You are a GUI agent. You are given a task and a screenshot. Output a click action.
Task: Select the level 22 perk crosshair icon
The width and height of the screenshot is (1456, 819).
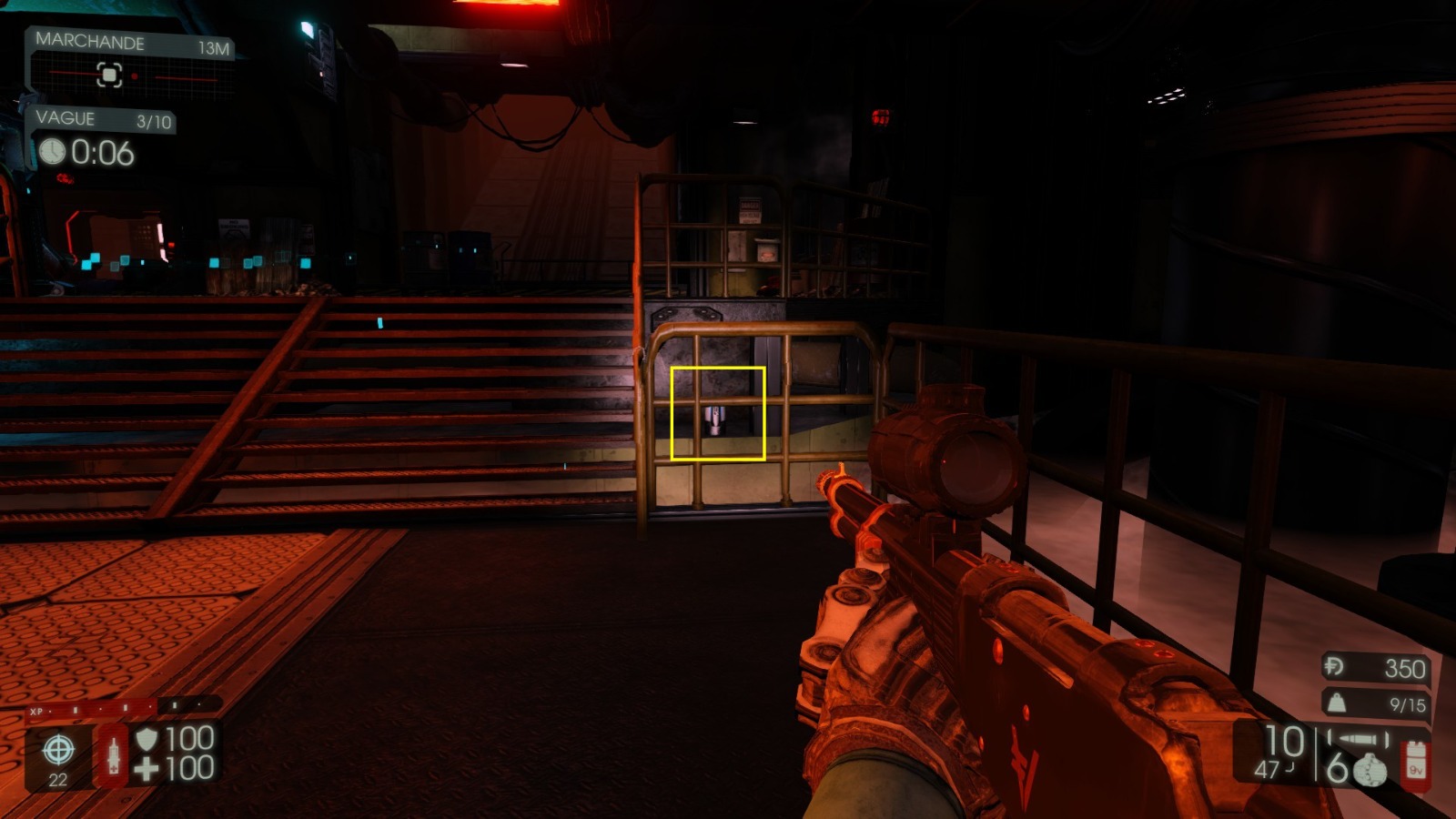click(x=60, y=748)
